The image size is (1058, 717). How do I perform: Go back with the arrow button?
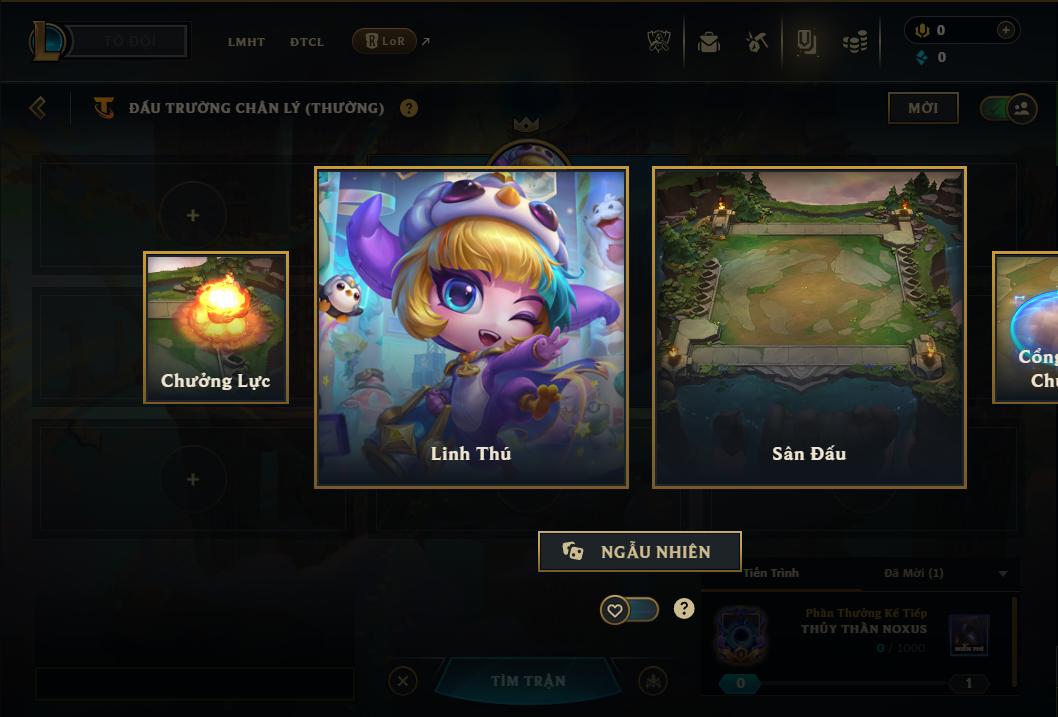pyautogui.click(x=38, y=107)
